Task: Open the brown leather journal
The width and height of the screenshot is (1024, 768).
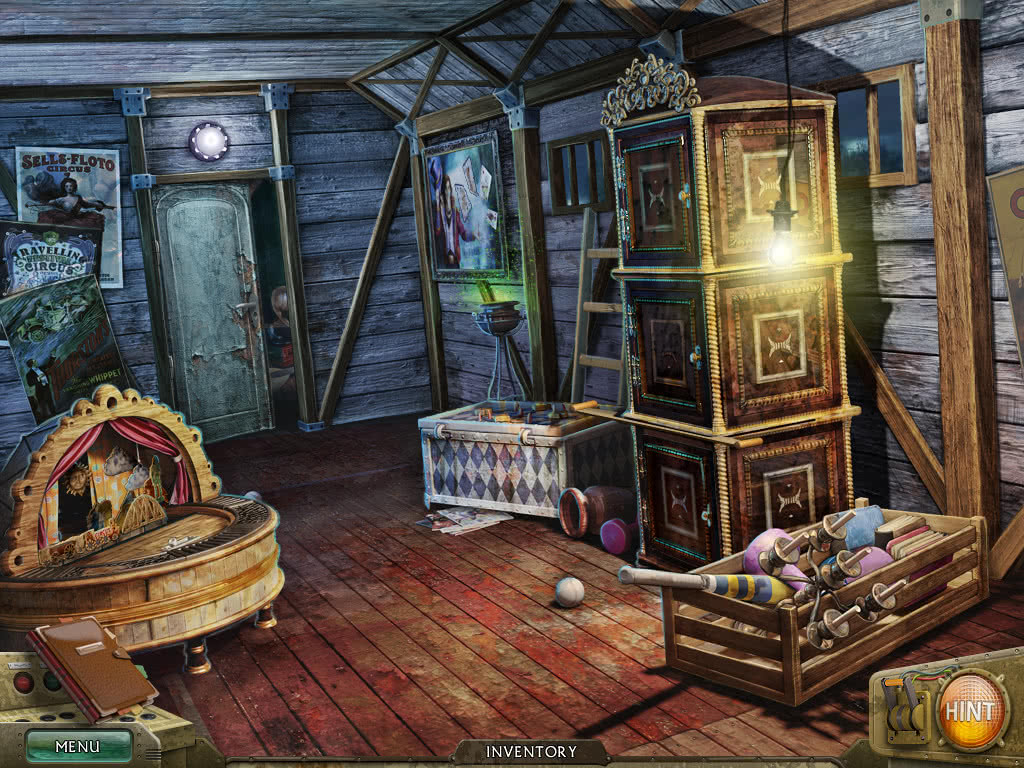Action: [x=92, y=666]
